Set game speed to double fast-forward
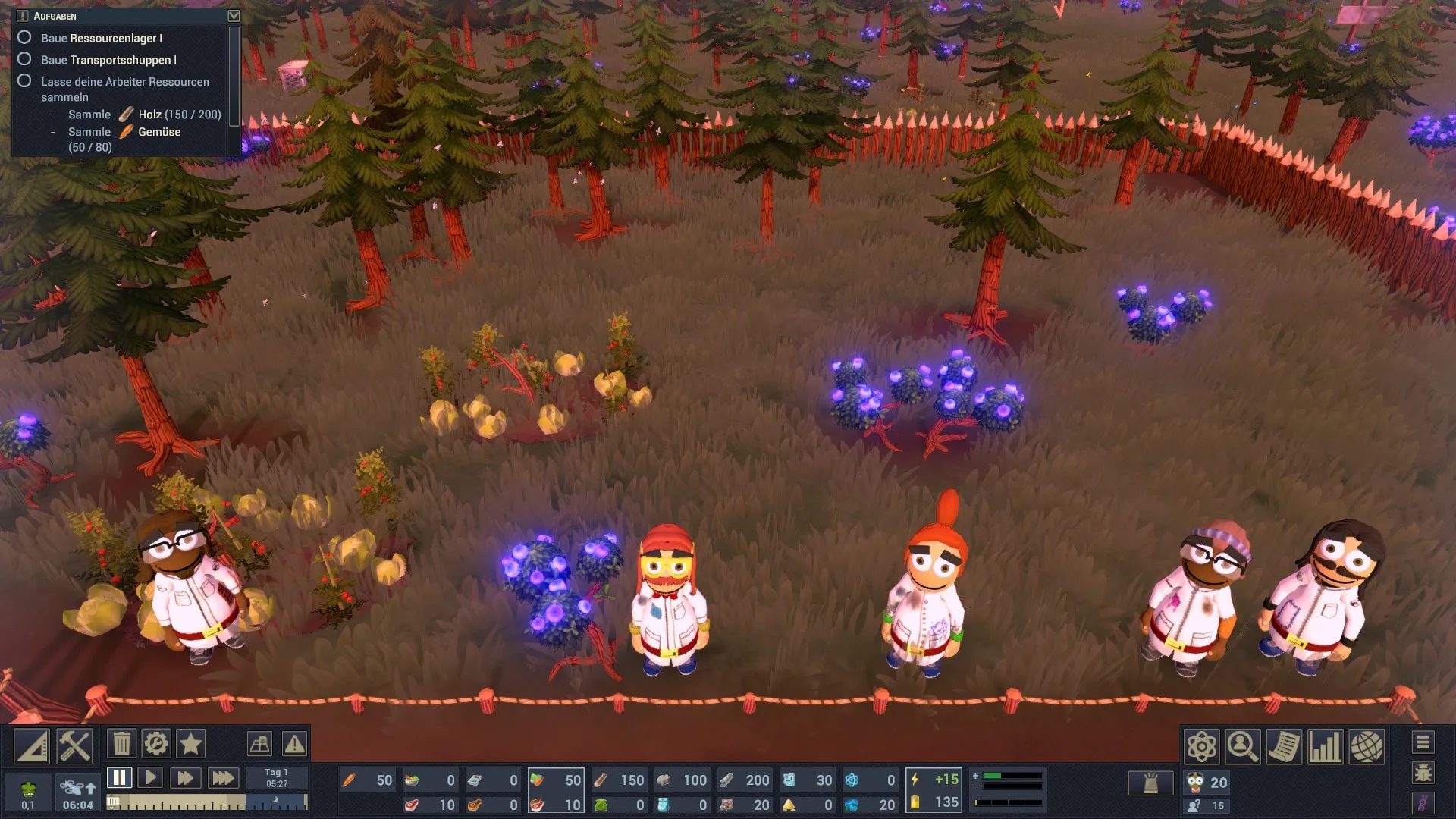This screenshot has width=1456, height=819. point(185,778)
